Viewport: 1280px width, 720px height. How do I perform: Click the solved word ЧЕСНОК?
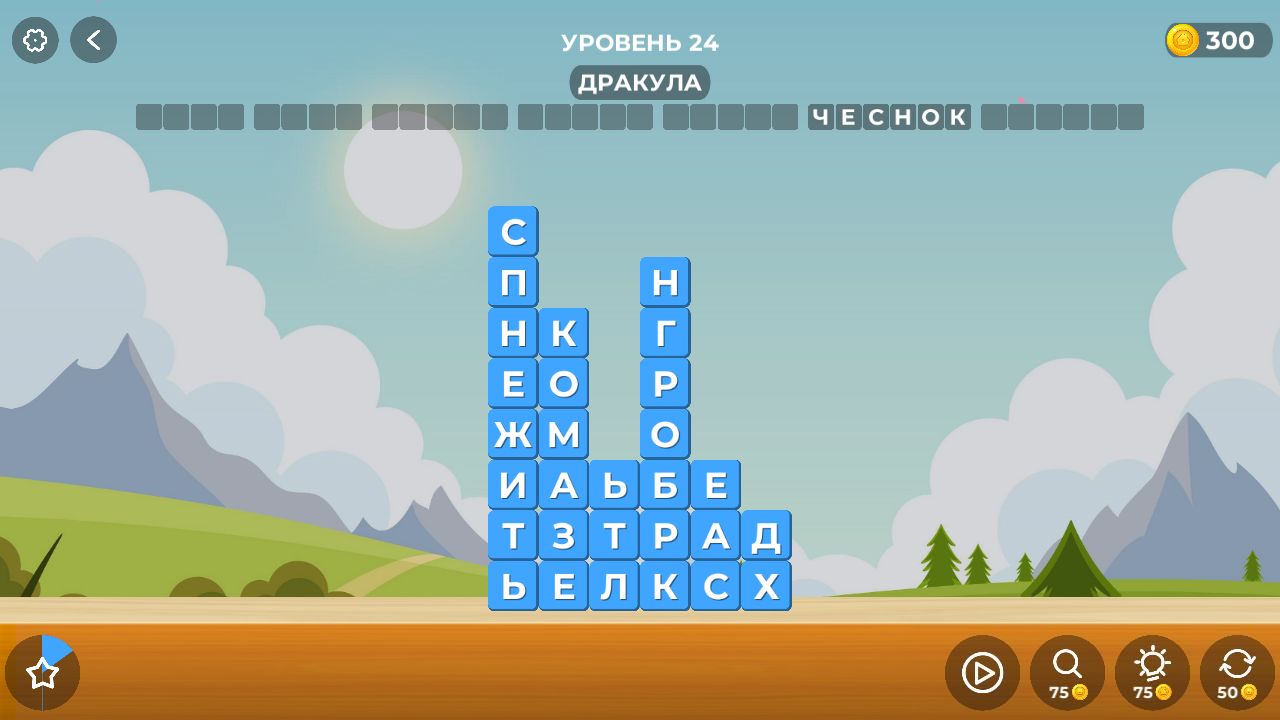point(888,116)
